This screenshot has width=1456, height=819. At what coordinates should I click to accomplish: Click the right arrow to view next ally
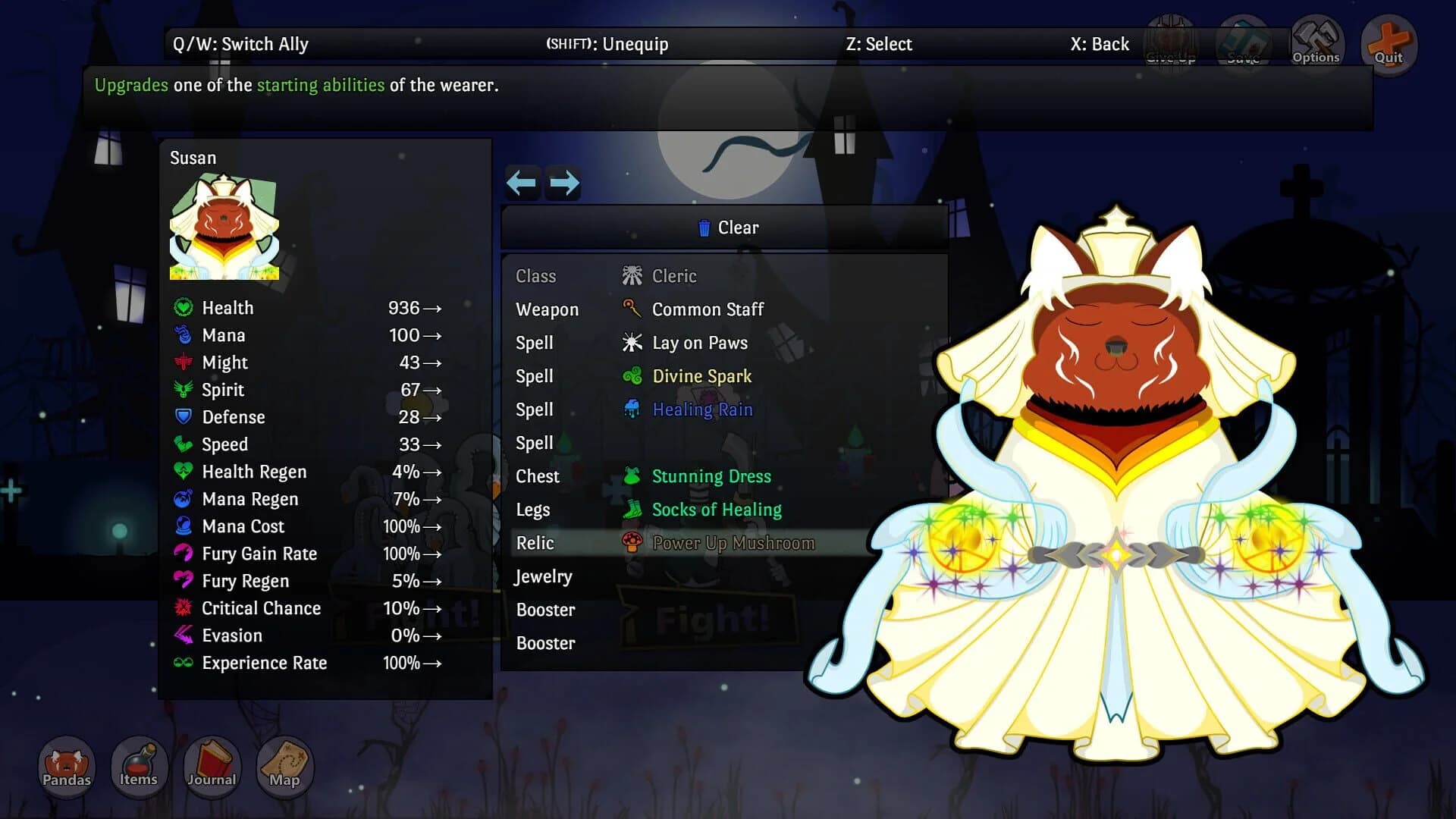coord(563,183)
